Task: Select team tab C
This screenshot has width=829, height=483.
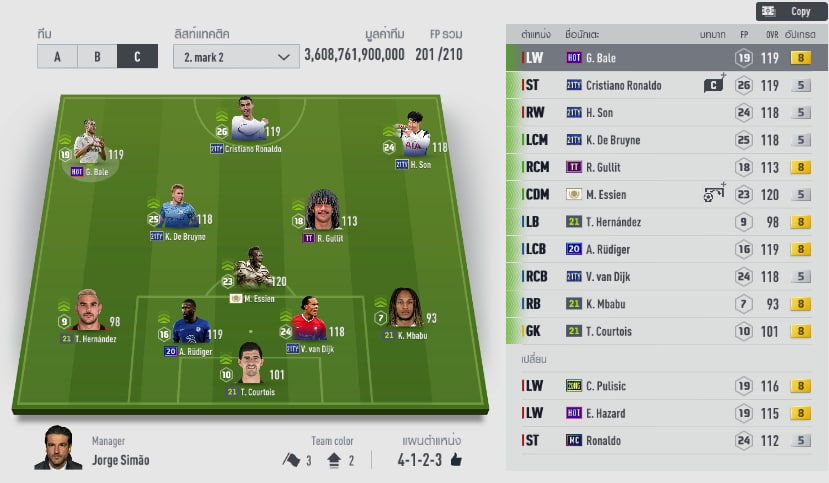Action: (x=137, y=57)
